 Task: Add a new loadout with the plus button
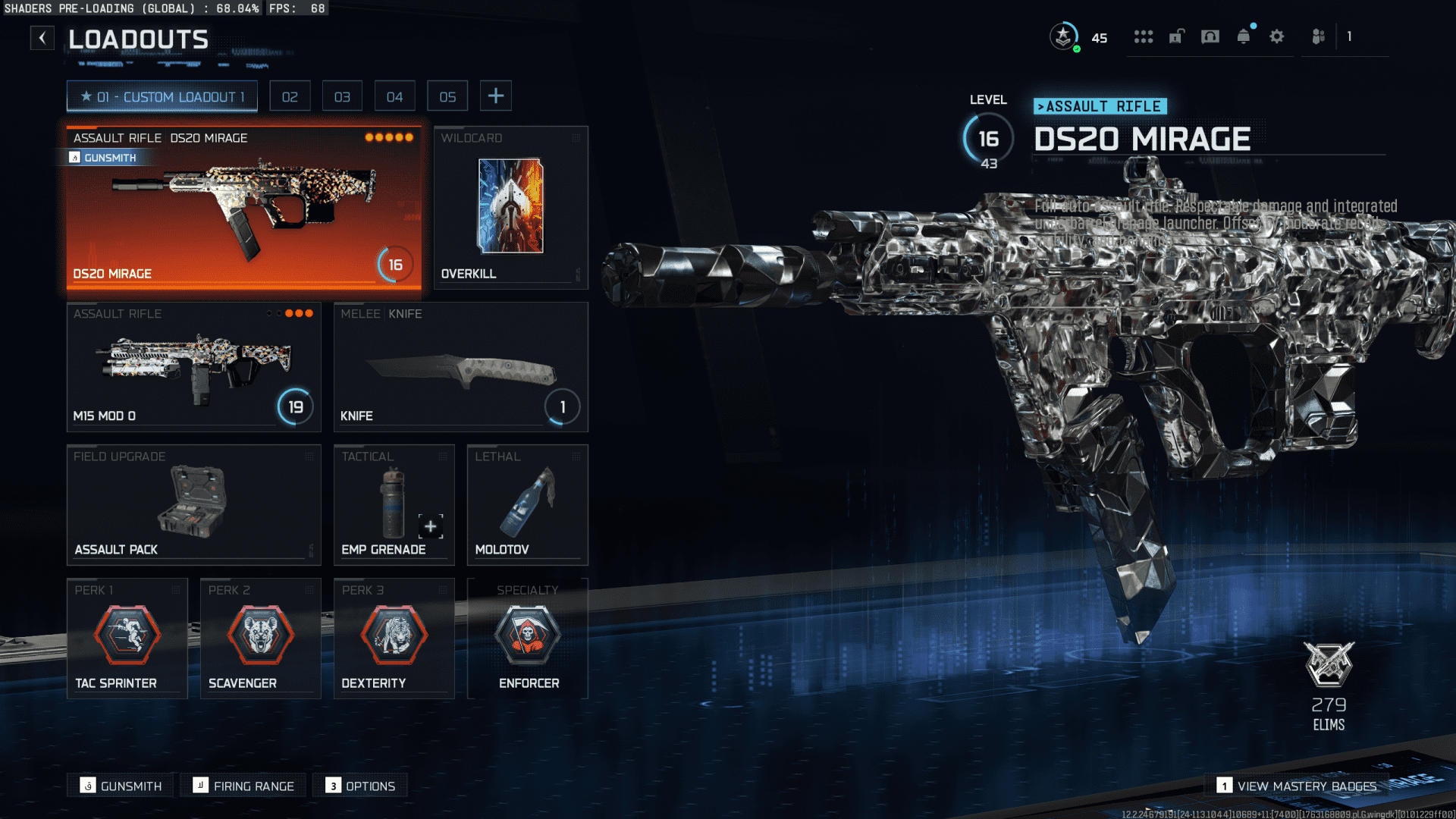coord(495,96)
